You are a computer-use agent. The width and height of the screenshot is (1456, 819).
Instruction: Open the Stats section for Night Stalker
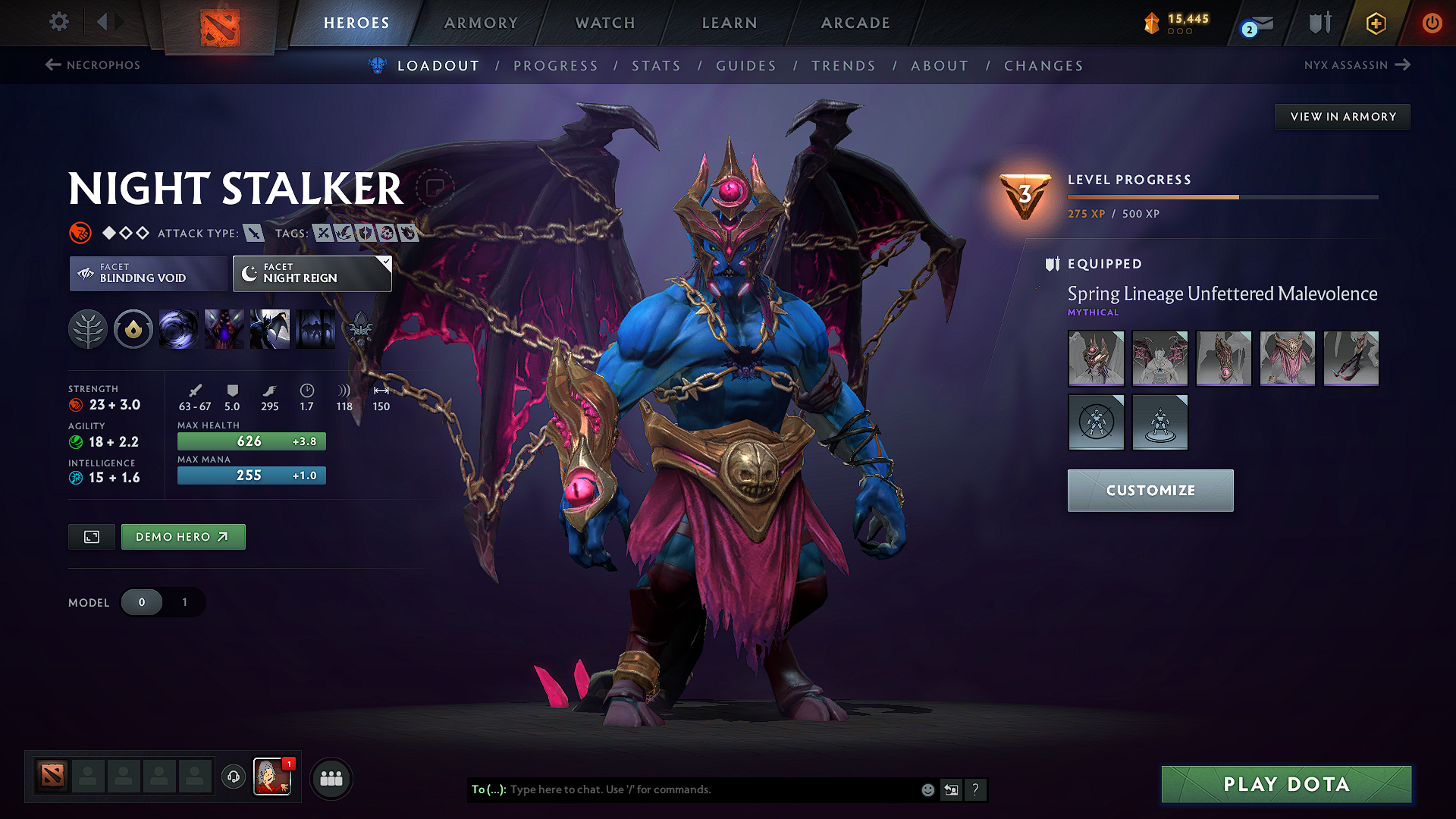656,66
